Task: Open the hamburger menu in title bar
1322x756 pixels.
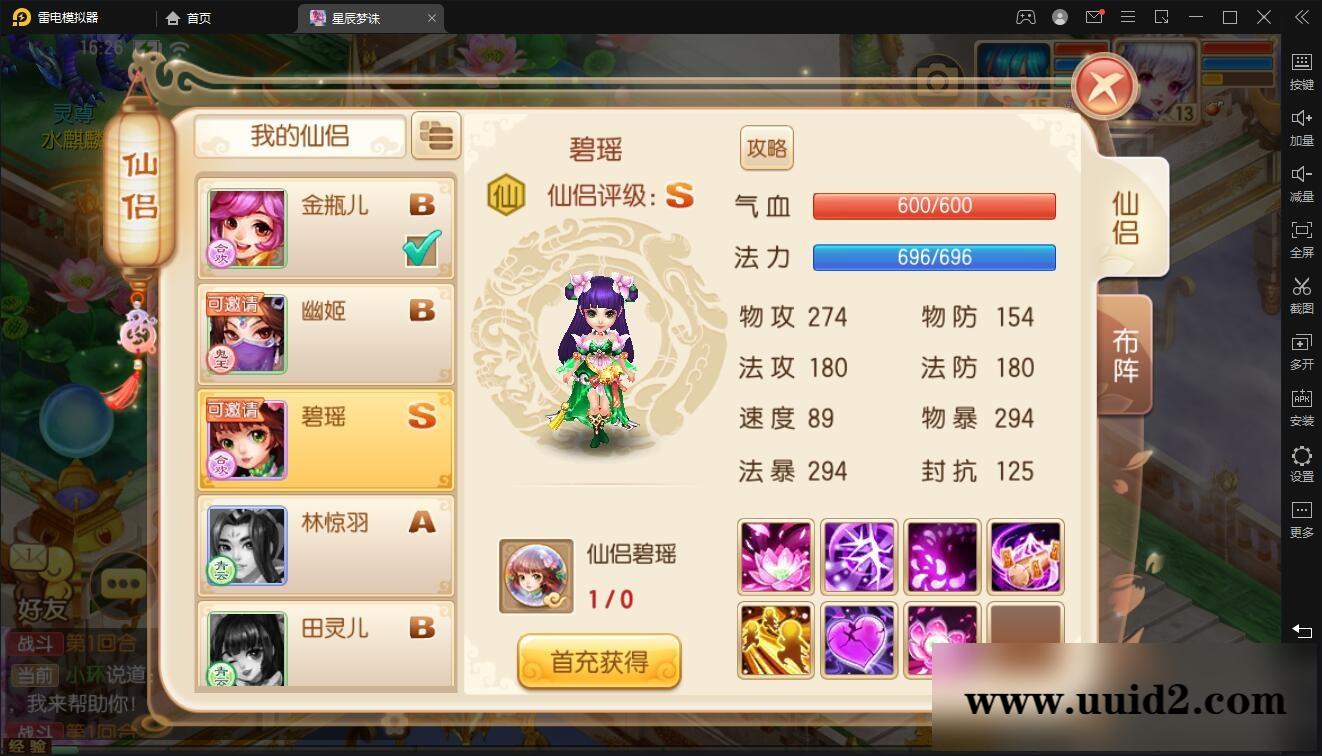Action: click(1127, 17)
